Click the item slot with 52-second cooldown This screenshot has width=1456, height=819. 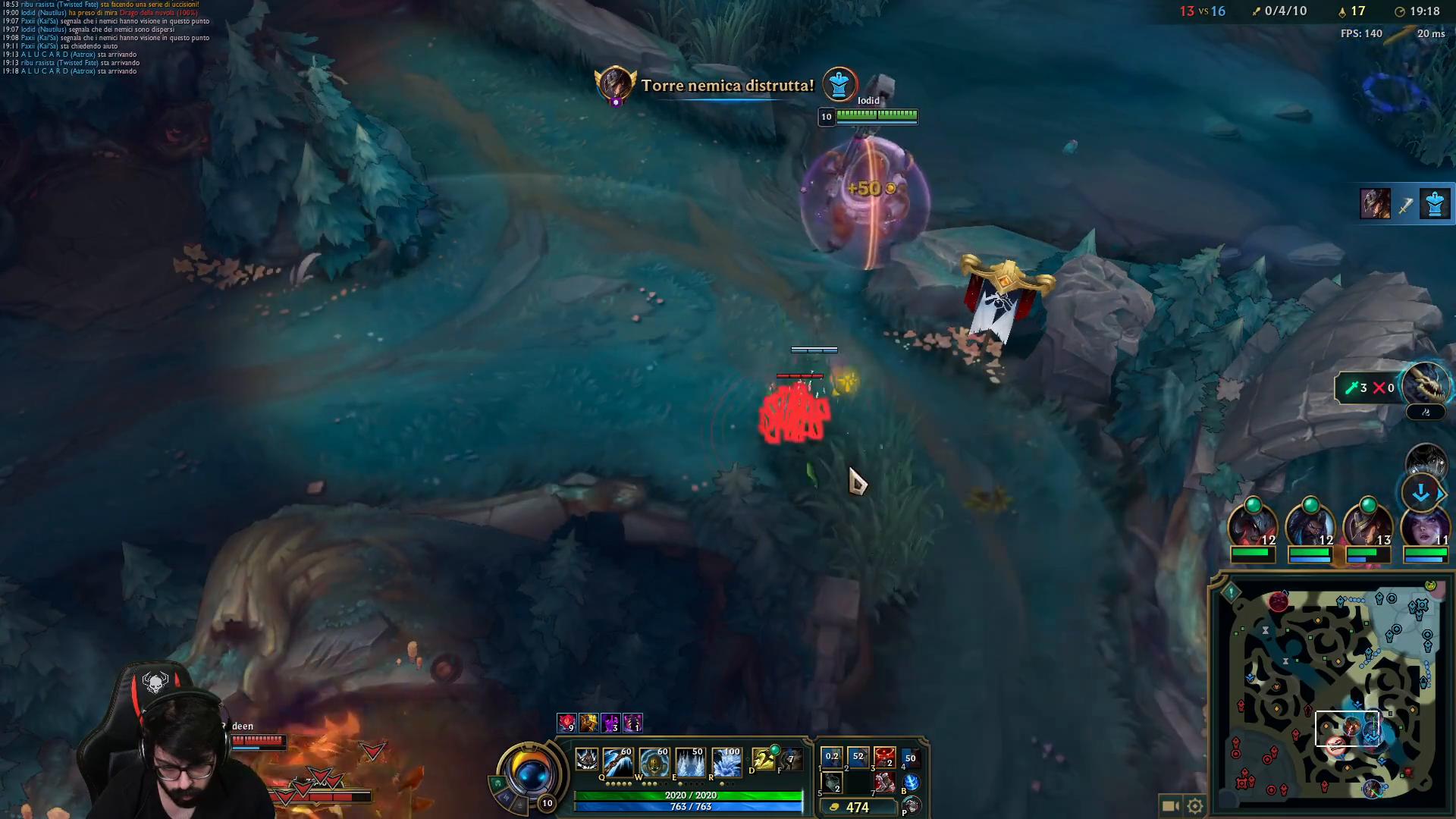coord(858,758)
